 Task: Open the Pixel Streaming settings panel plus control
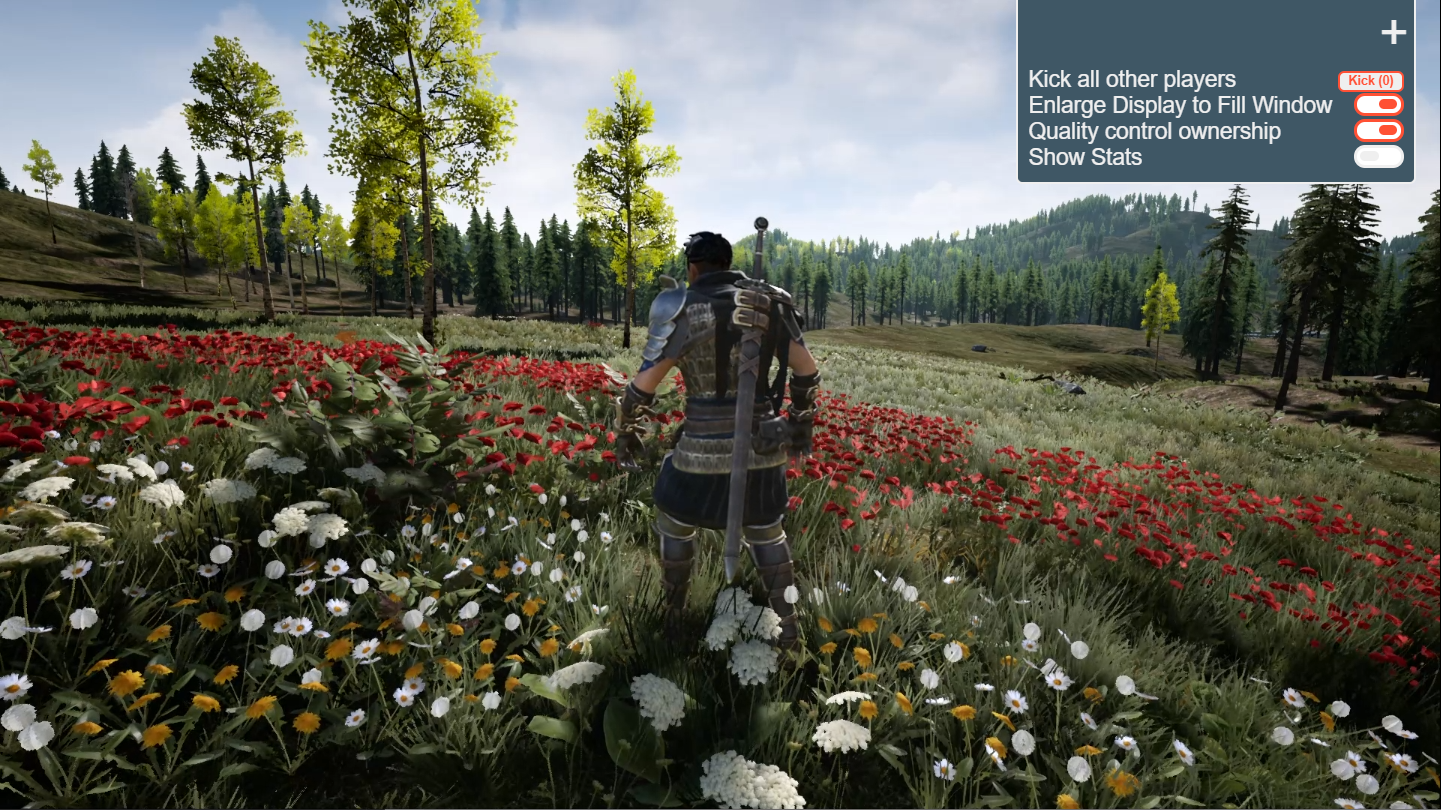point(1393,31)
